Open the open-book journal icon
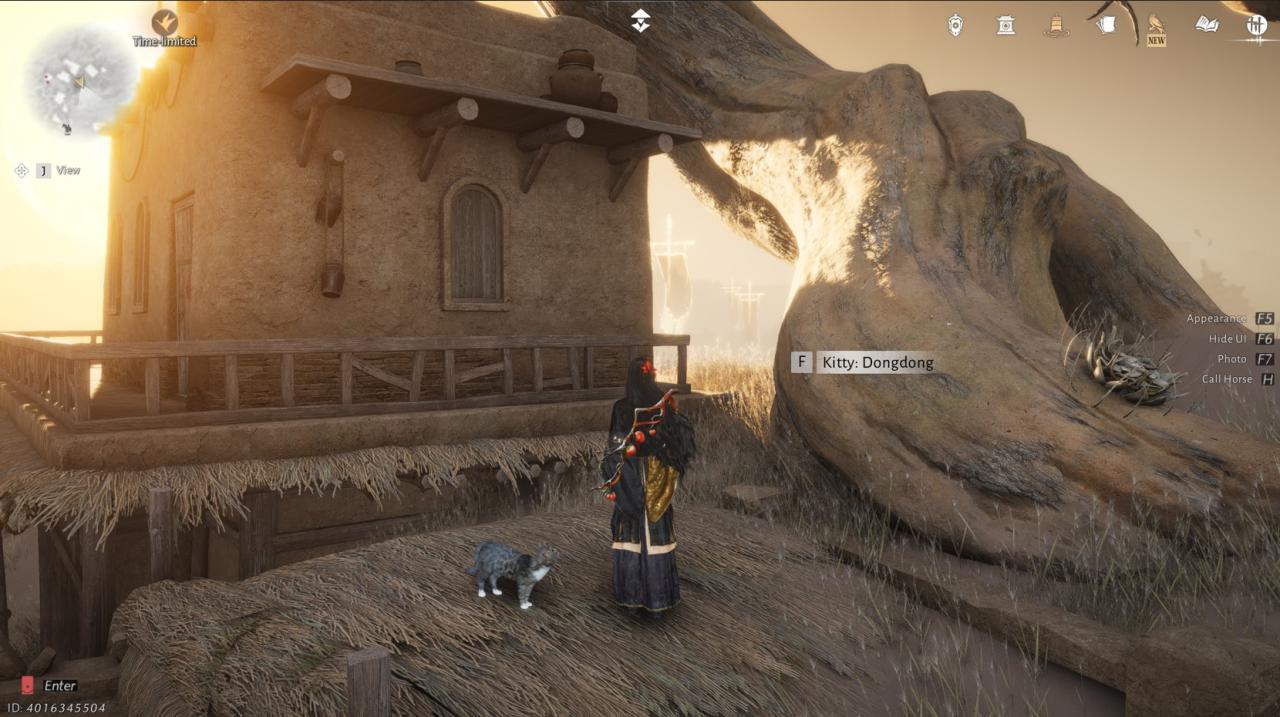The width and height of the screenshot is (1280, 717). tap(1207, 25)
